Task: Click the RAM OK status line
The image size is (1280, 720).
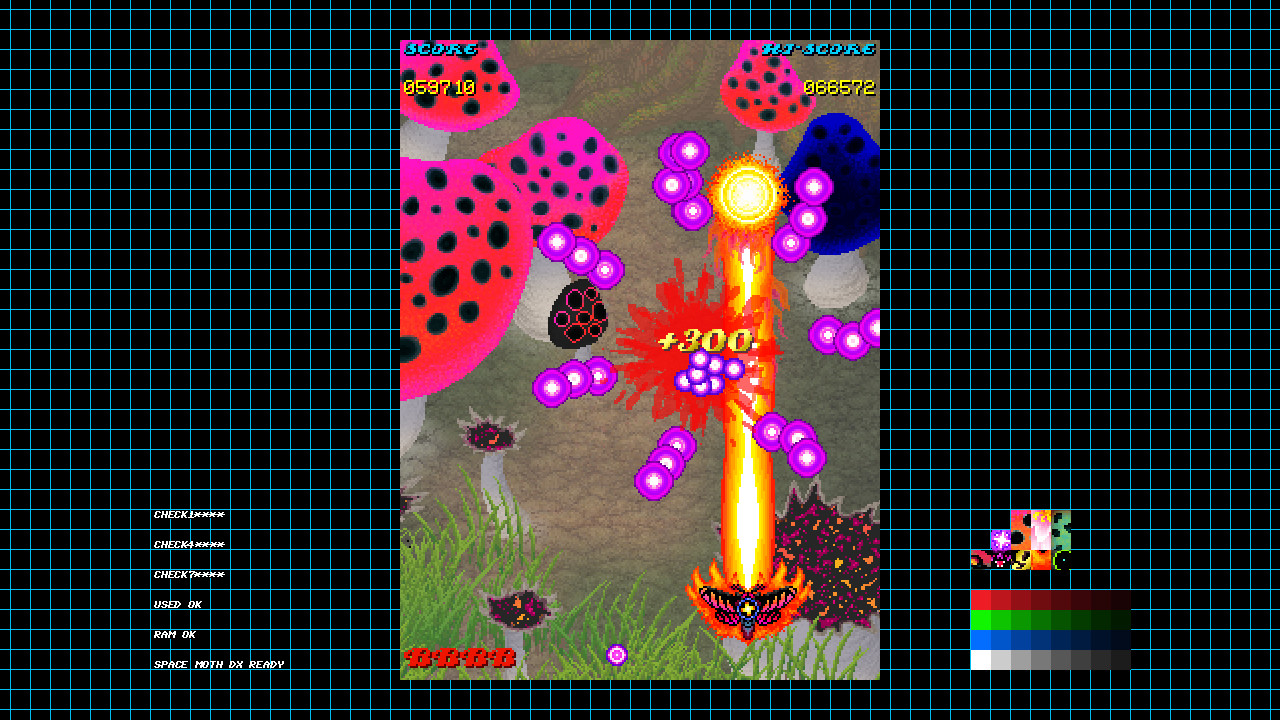Action: coord(175,634)
